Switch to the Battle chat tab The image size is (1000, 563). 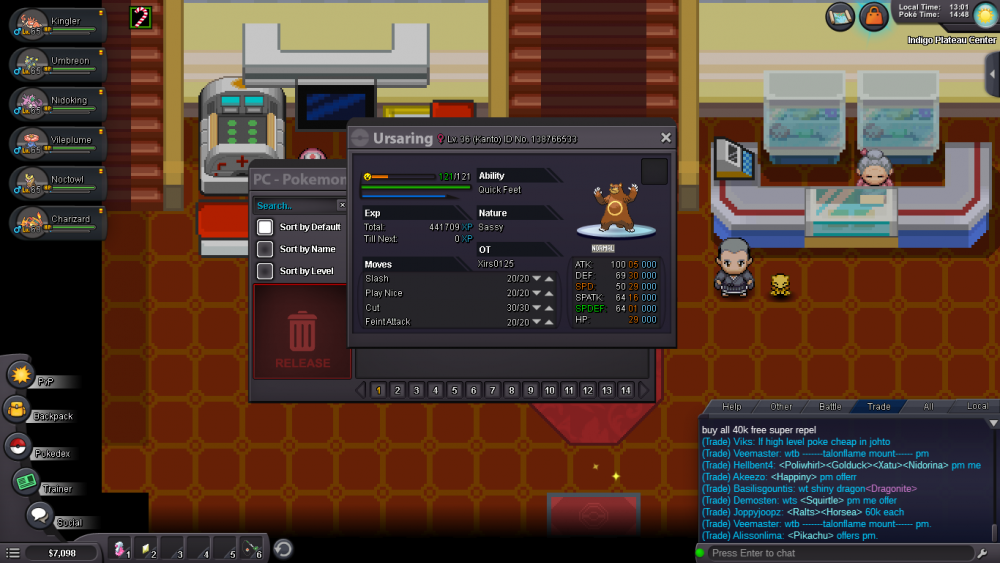(831, 406)
